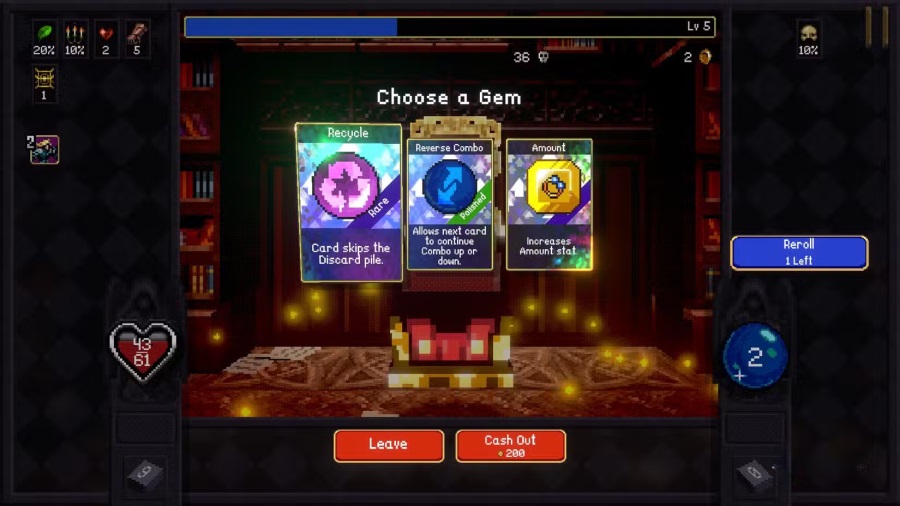
Task: Pause the game with the pause icon
Action: pos(876,26)
